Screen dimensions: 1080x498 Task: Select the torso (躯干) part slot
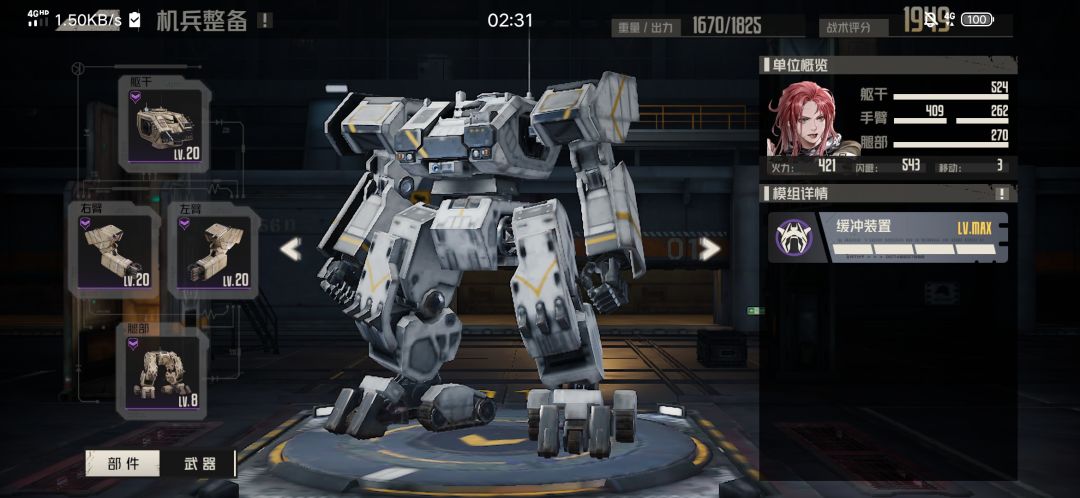pyautogui.click(x=166, y=124)
